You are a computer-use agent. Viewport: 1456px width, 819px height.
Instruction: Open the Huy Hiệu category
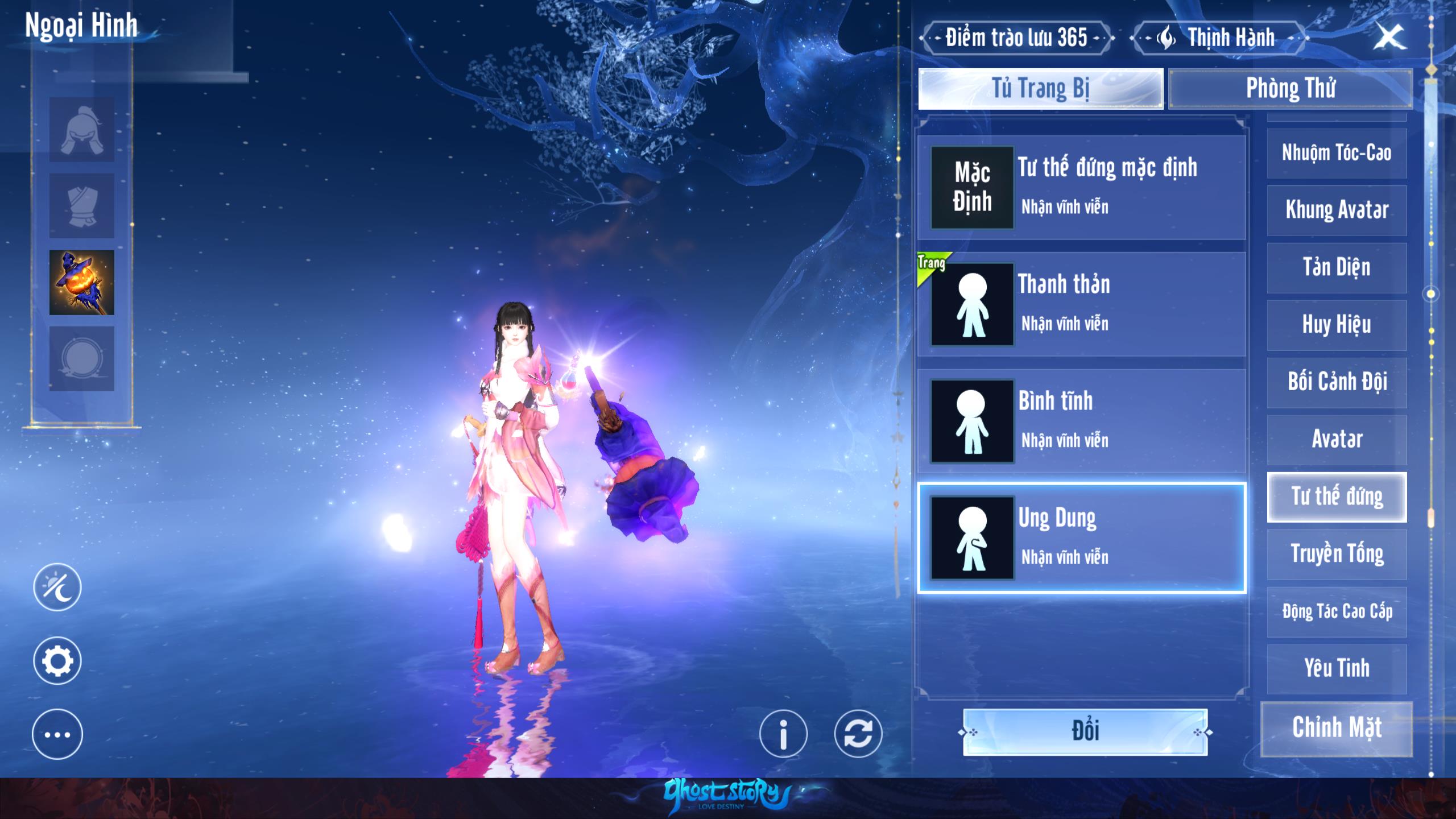pyautogui.click(x=1337, y=325)
